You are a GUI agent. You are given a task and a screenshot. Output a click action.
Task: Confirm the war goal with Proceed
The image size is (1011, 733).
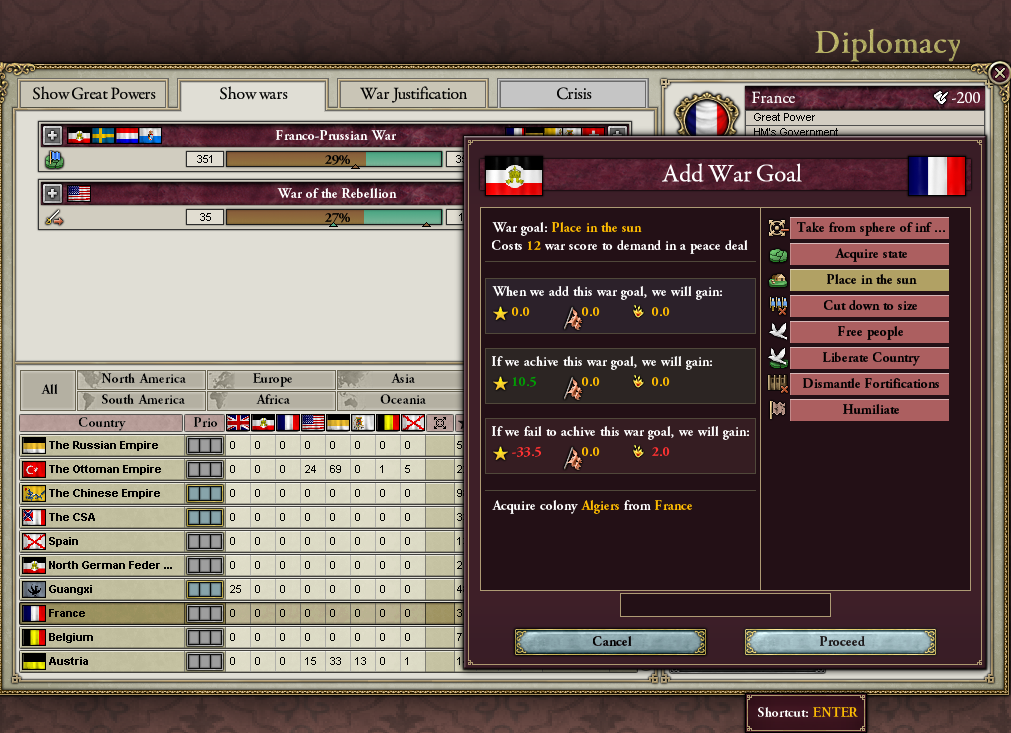tap(841, 641)
